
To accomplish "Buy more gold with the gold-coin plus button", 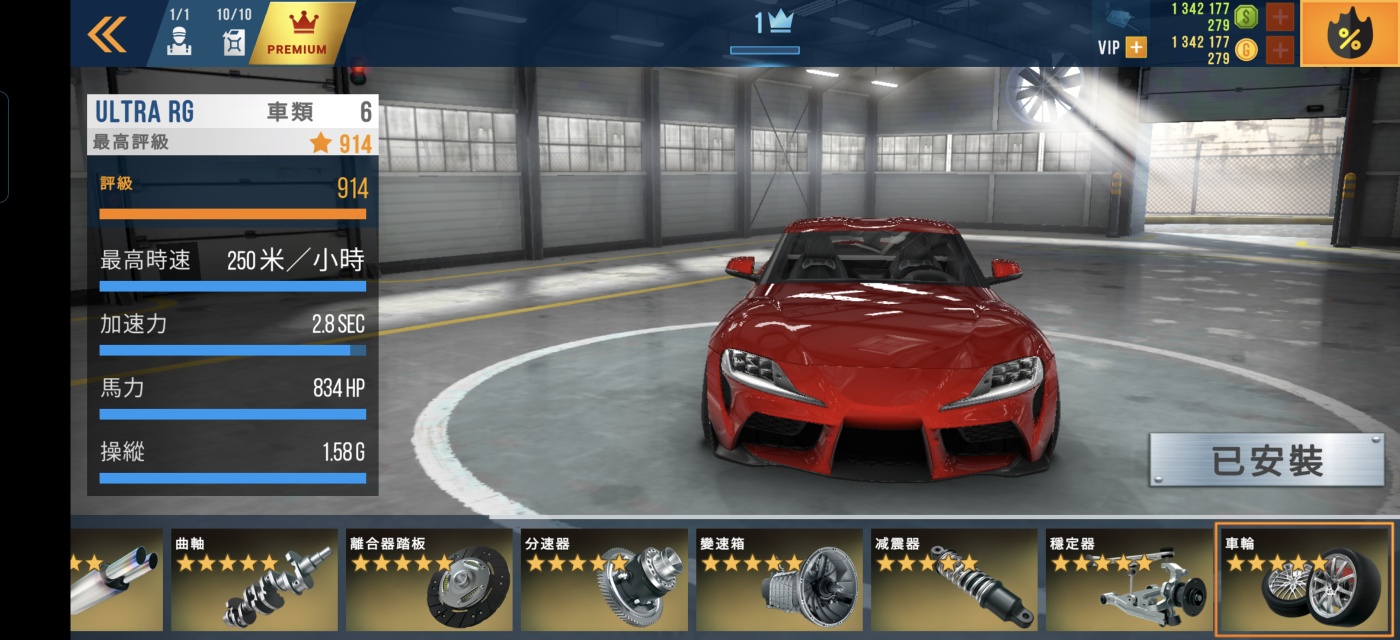I will coord(1280,49).
